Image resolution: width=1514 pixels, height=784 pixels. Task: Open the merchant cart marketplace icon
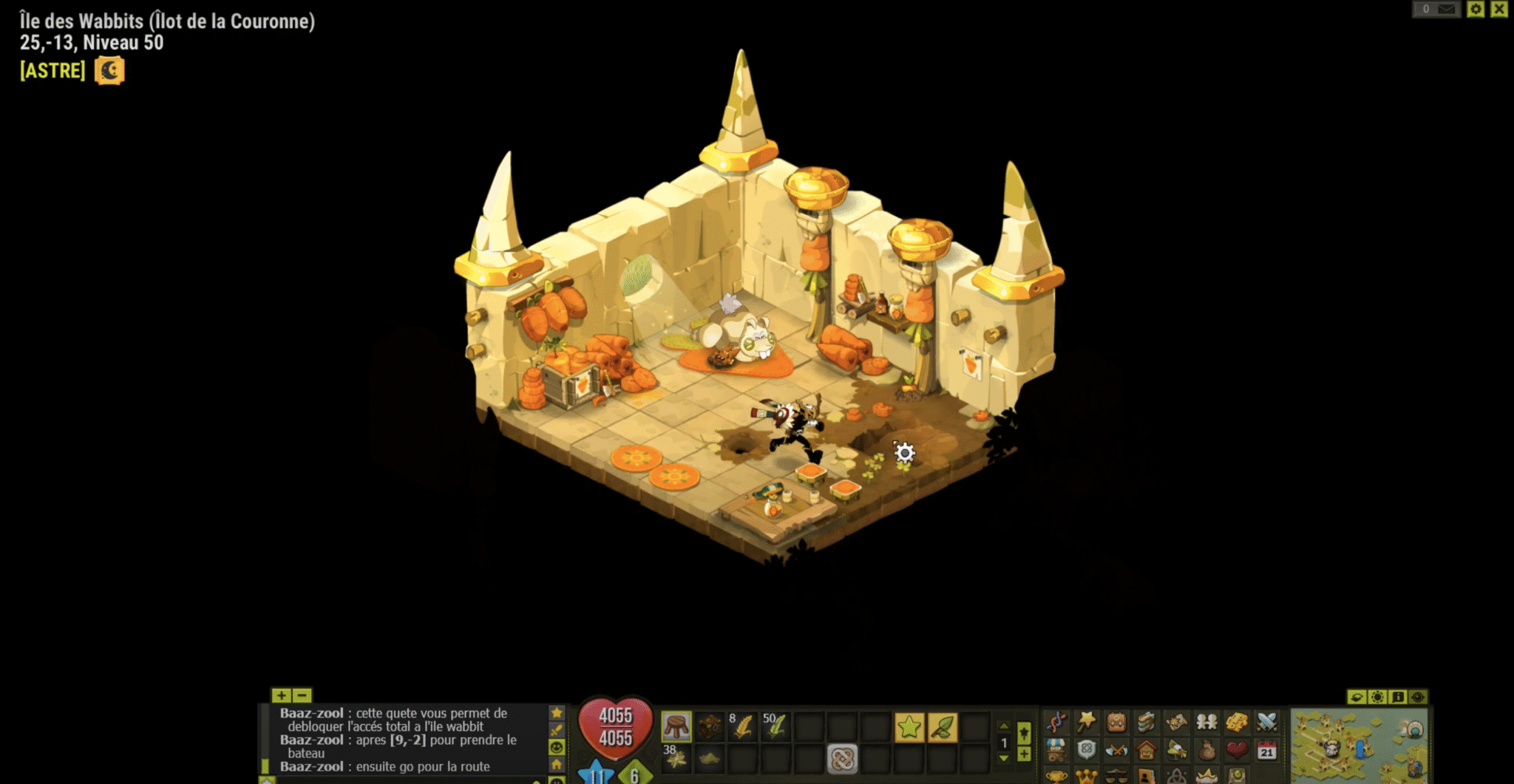tap(1056, 749)
